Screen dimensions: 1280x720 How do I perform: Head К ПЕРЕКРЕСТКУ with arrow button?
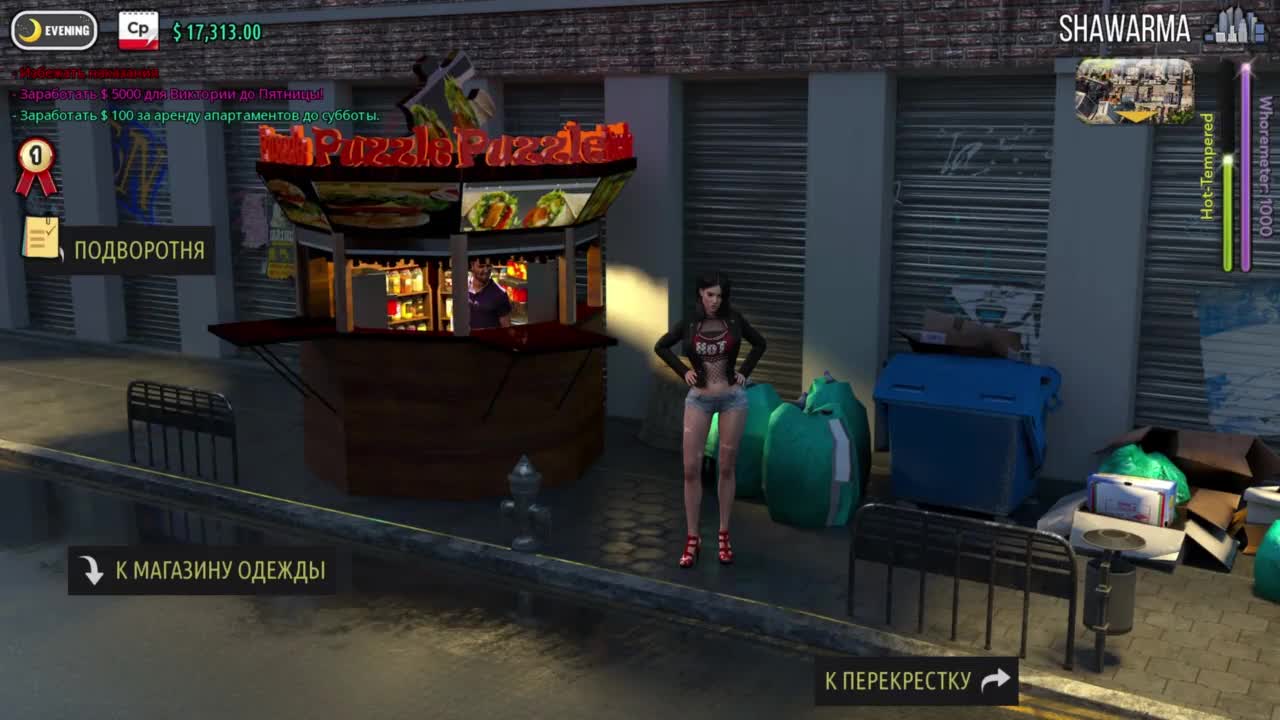pos(915,681)
